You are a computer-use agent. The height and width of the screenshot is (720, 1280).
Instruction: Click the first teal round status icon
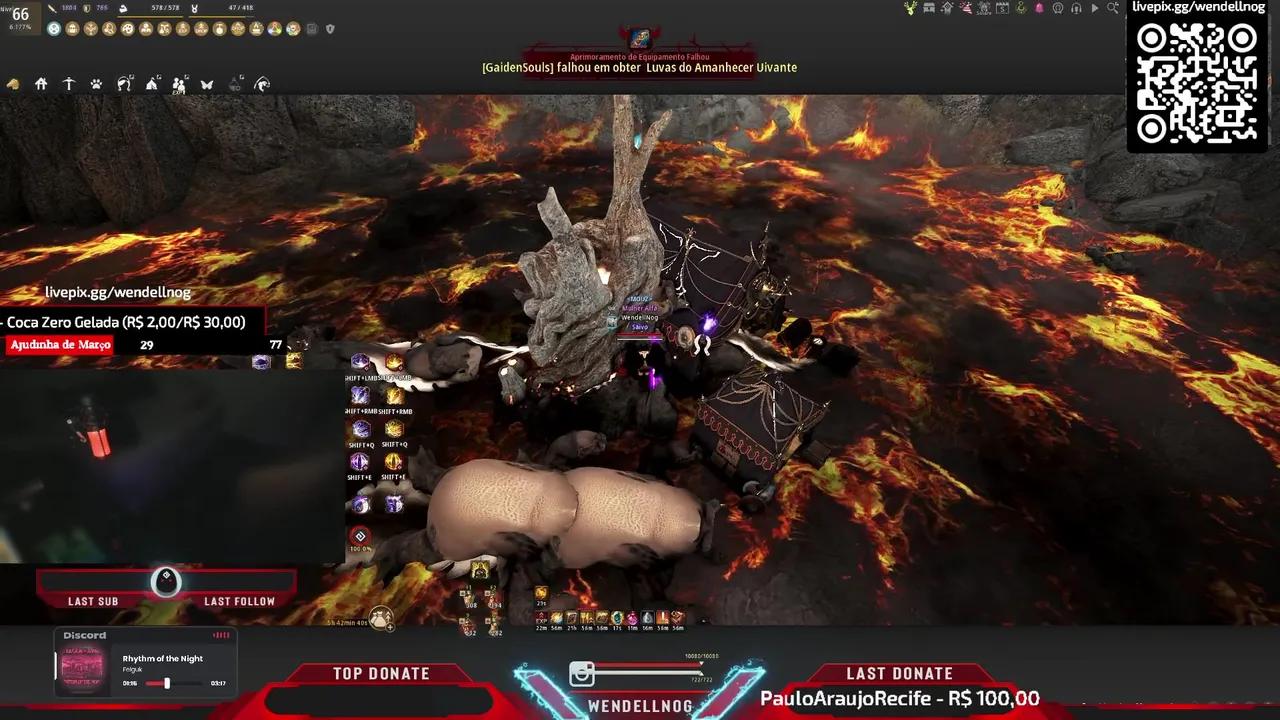point(54,29)
